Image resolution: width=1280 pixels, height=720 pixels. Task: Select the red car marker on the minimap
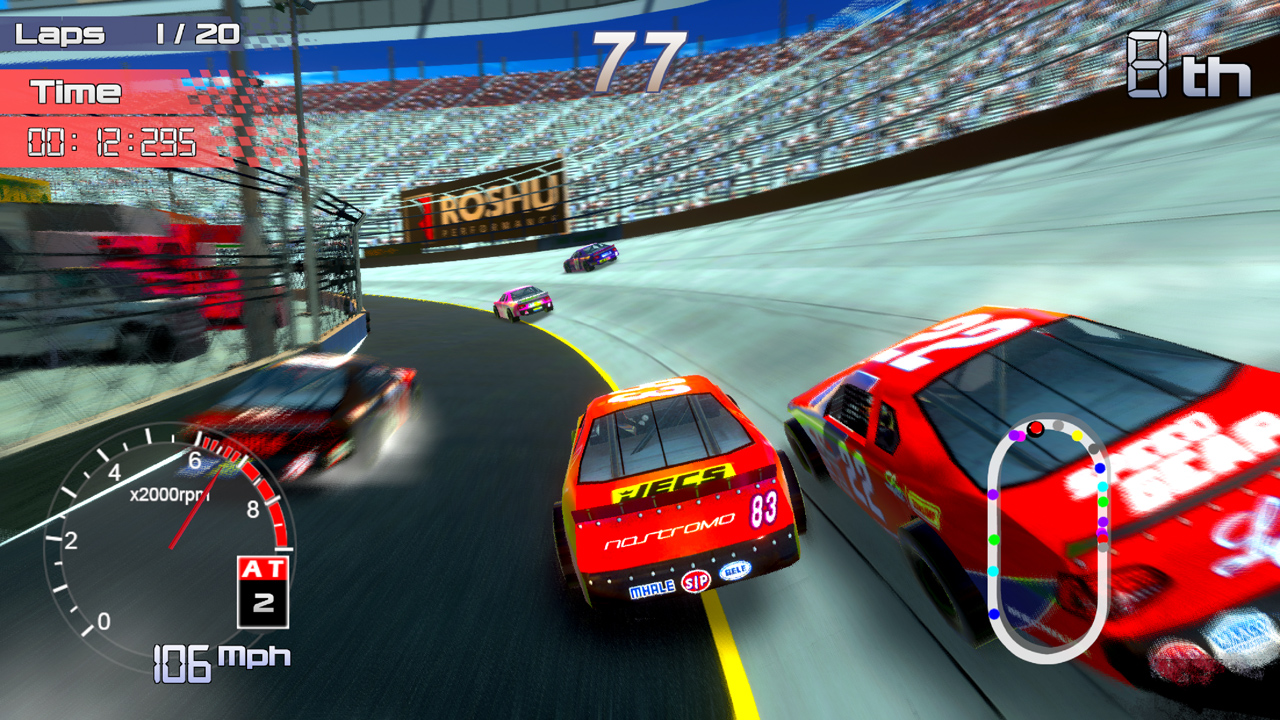point(1036,429)
